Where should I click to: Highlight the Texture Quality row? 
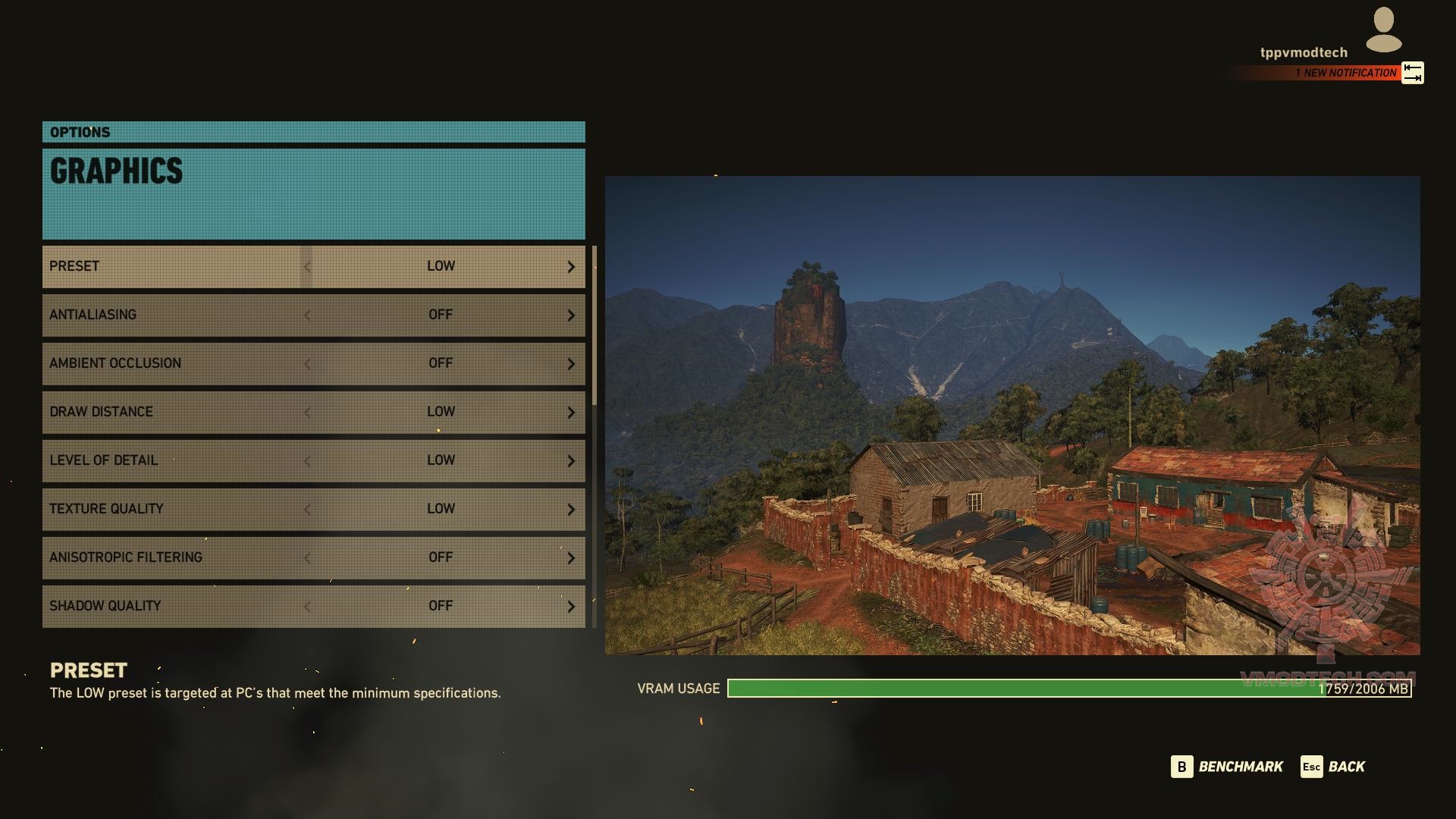[x=174, y=509]
